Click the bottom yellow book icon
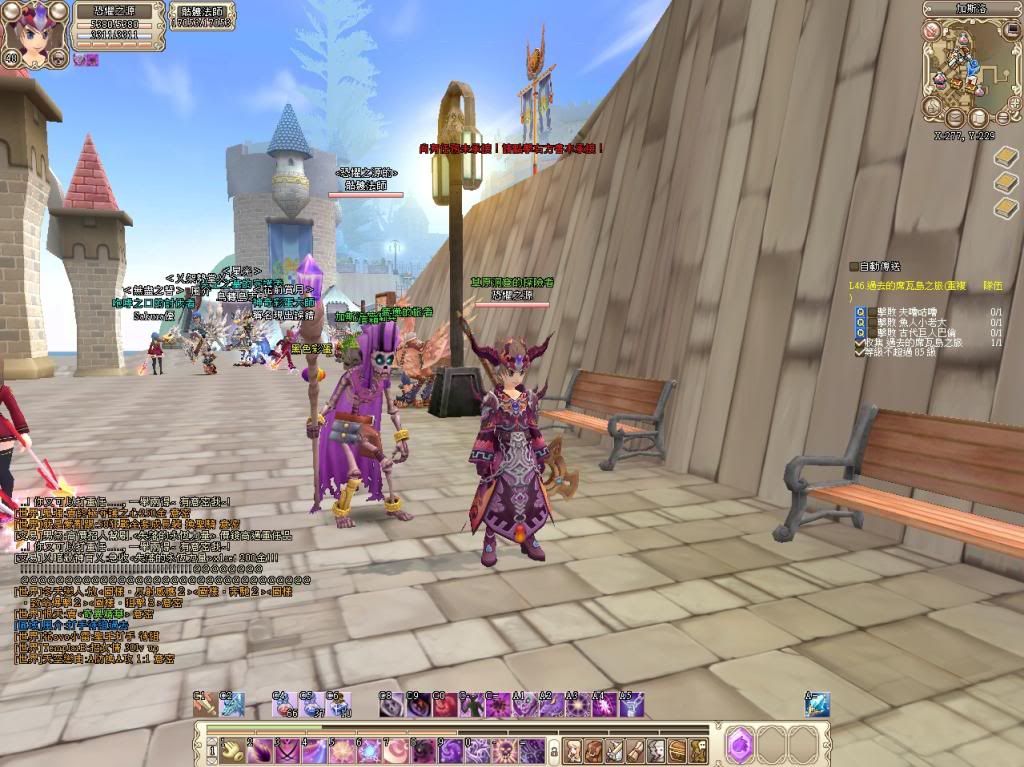Screen dimensions: 1024x767 click(1006, 207)
